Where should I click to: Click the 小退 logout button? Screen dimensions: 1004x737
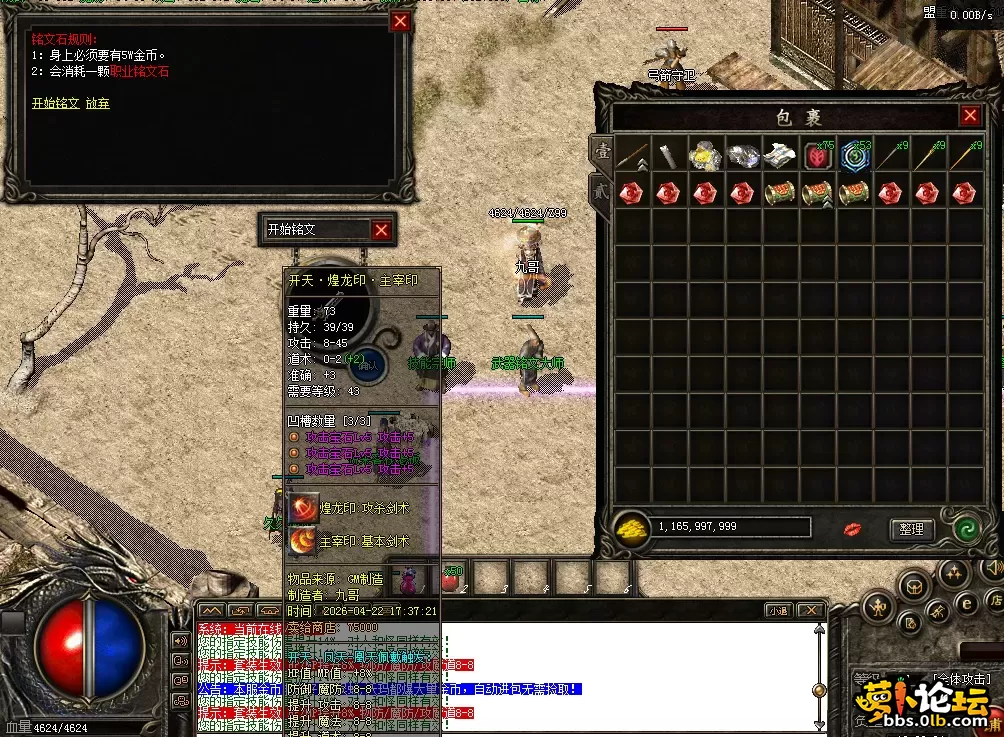(x=778, y=610)
